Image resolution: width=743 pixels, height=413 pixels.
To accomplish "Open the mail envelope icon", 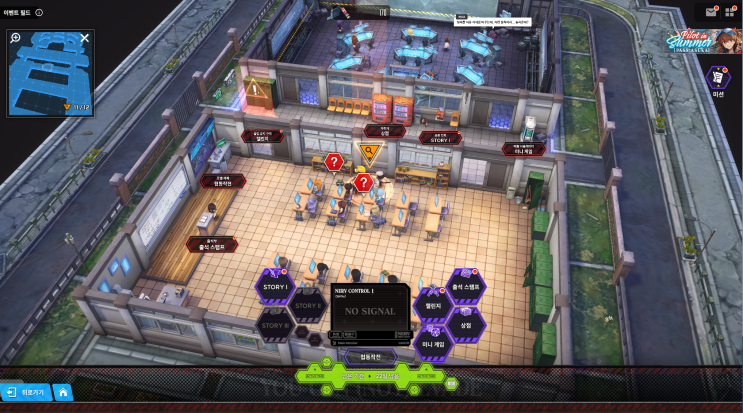I will coord(711,12).
